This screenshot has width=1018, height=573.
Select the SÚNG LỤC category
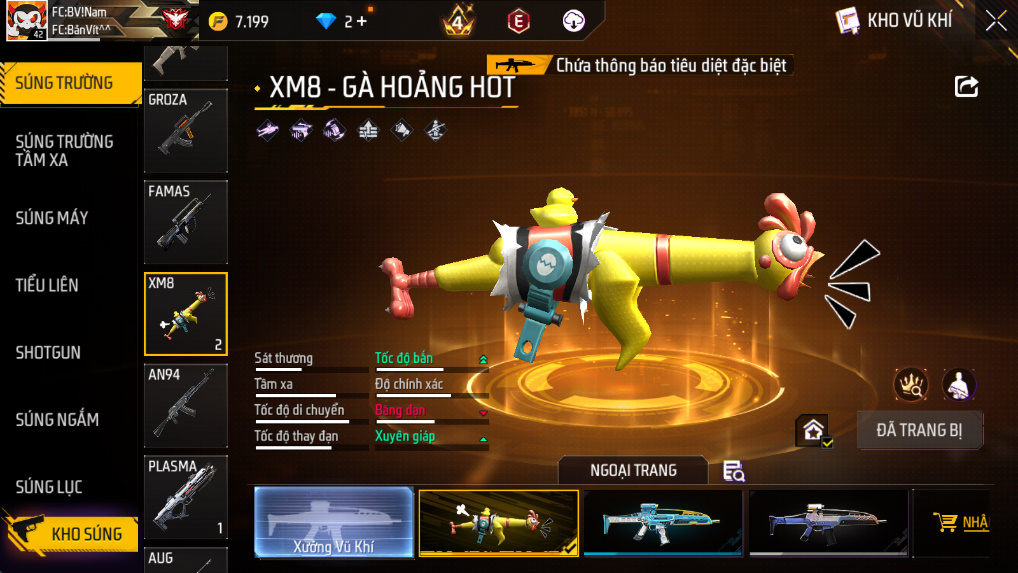tap(49, 487)
